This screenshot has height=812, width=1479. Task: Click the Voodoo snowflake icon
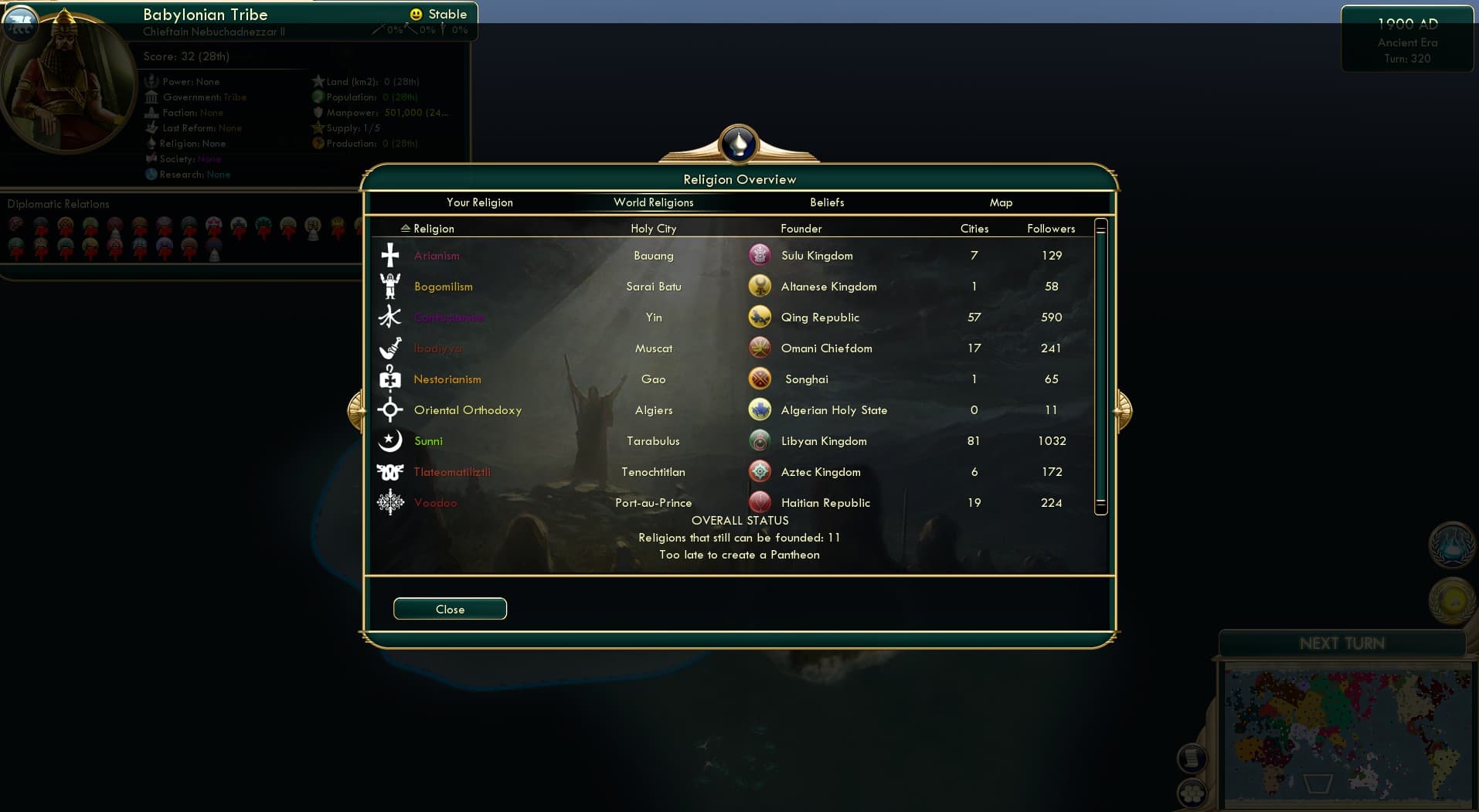pyautogui.click(x=390, y=502)
